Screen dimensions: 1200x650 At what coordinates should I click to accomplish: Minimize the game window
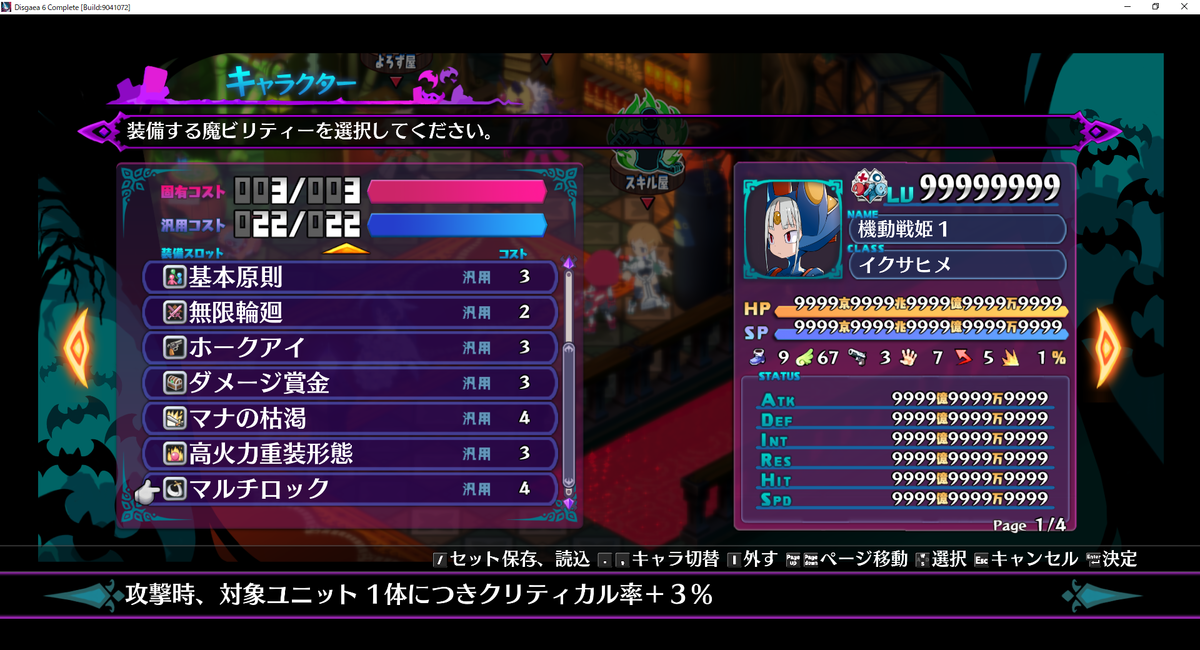click(1127, 7)
